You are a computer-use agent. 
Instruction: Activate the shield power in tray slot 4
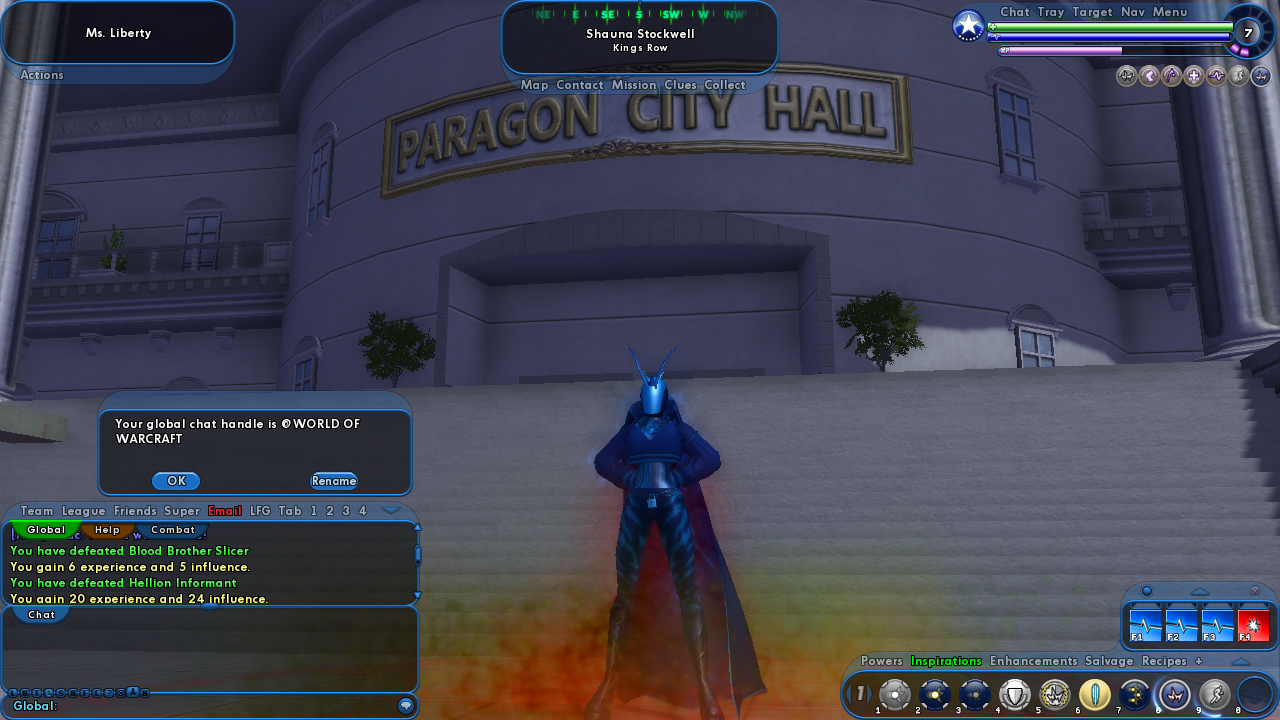[1015, 694]
